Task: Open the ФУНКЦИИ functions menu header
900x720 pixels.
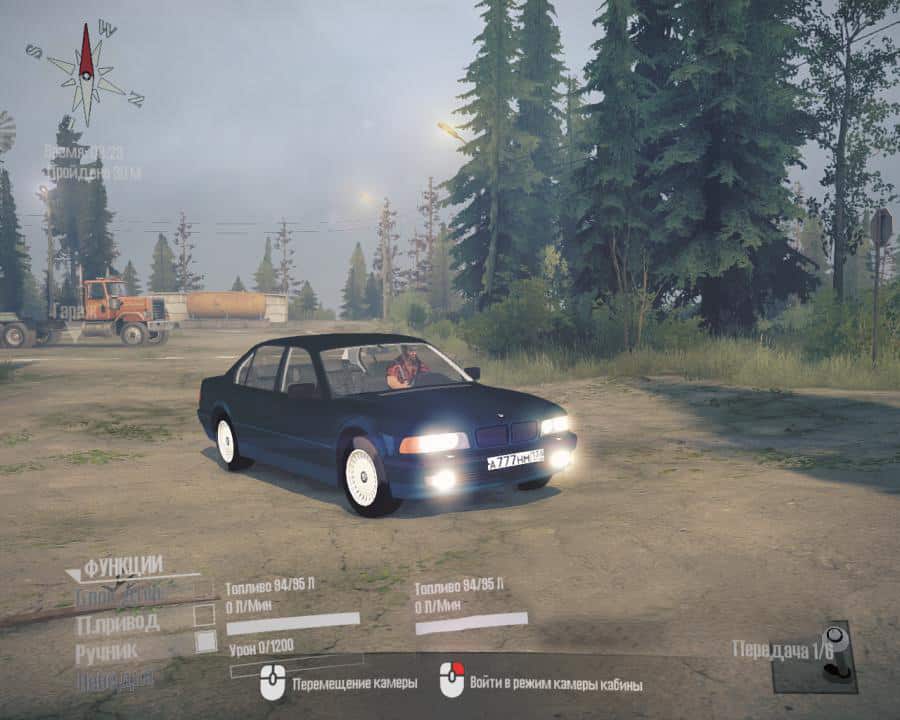Action: [123, 567]
